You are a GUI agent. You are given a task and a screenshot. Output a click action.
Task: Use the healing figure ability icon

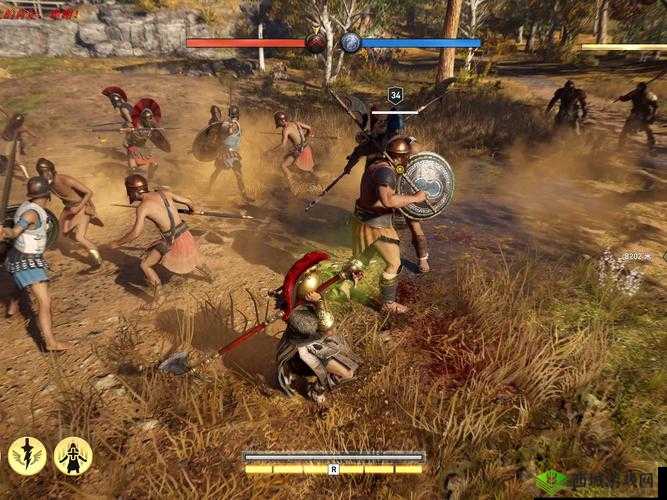(73, 455)
